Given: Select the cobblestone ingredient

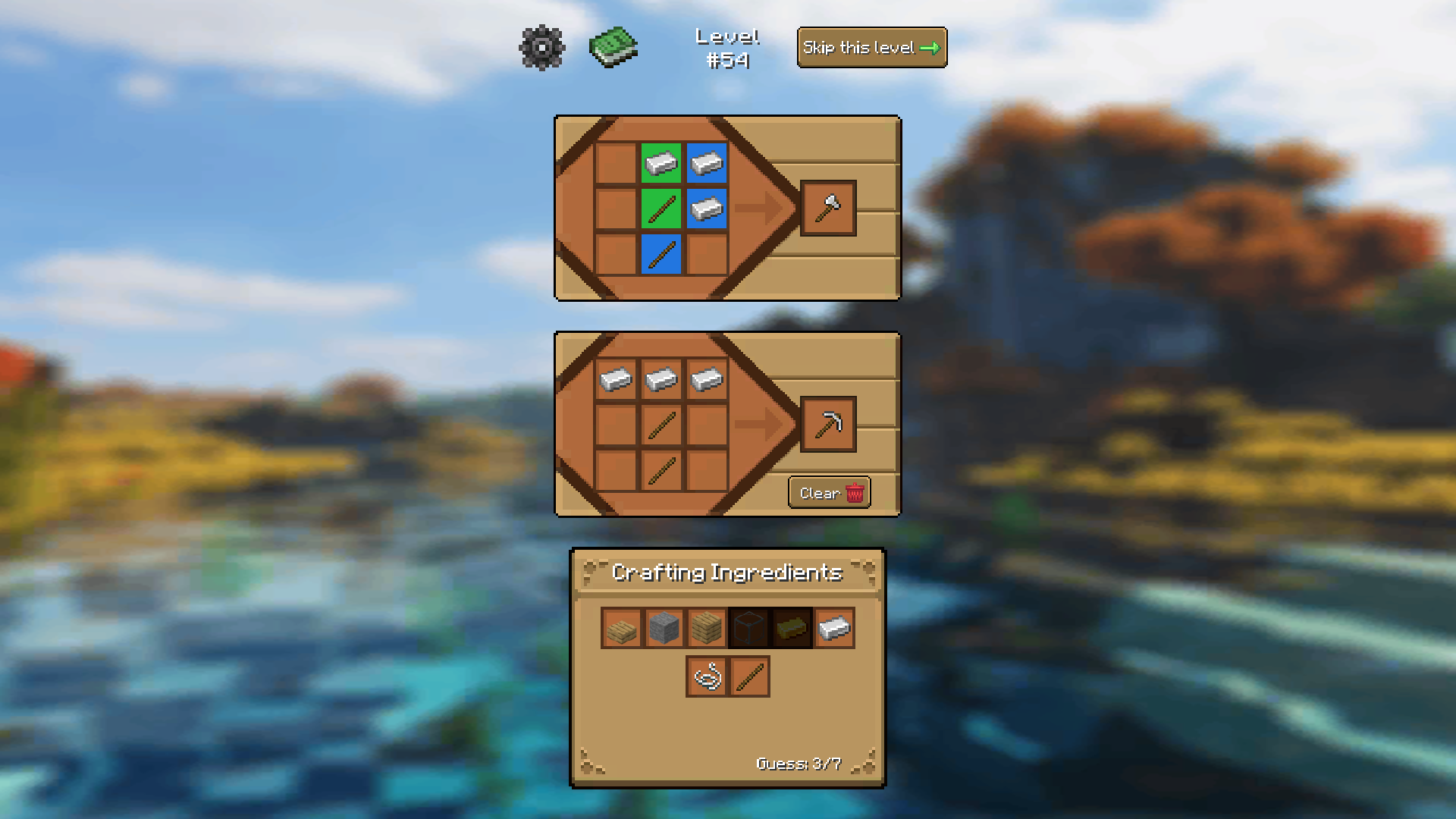Looking at the screenshot, I should [x=663, y=628].
